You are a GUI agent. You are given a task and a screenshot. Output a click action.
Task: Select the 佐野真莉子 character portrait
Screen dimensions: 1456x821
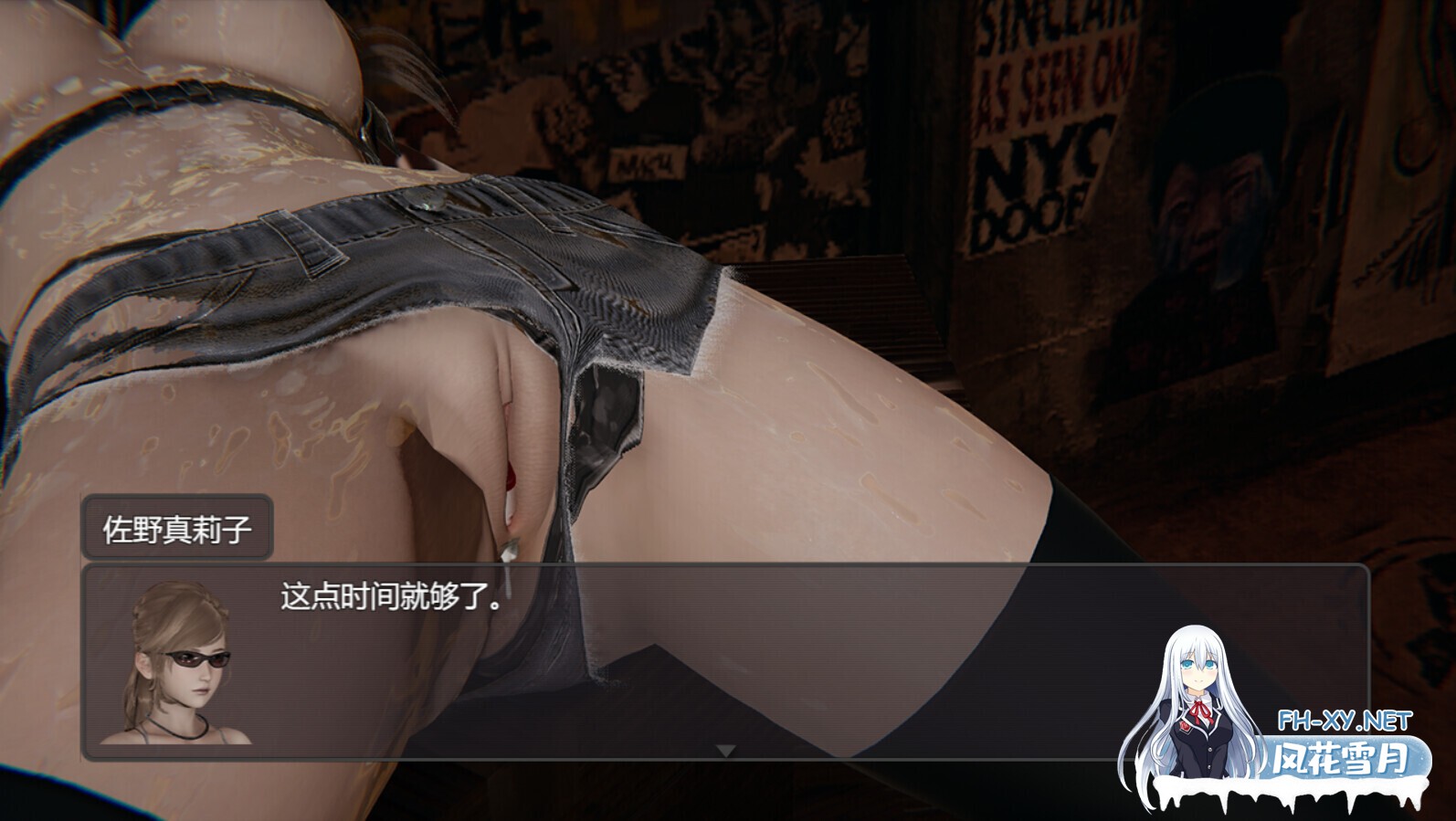(x=179, y=664)
